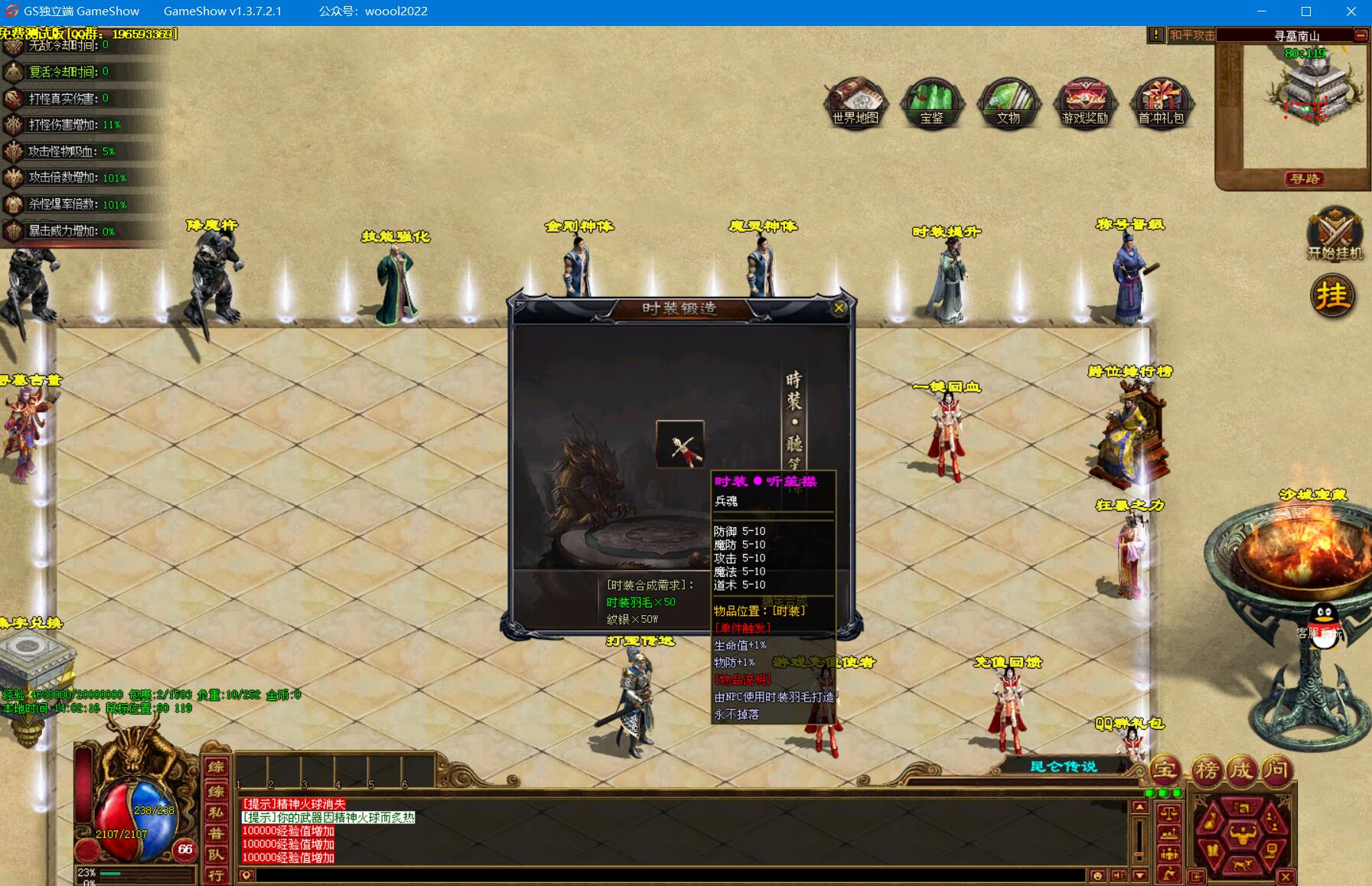Switch to the 队 team chat channel

(217, 855)
